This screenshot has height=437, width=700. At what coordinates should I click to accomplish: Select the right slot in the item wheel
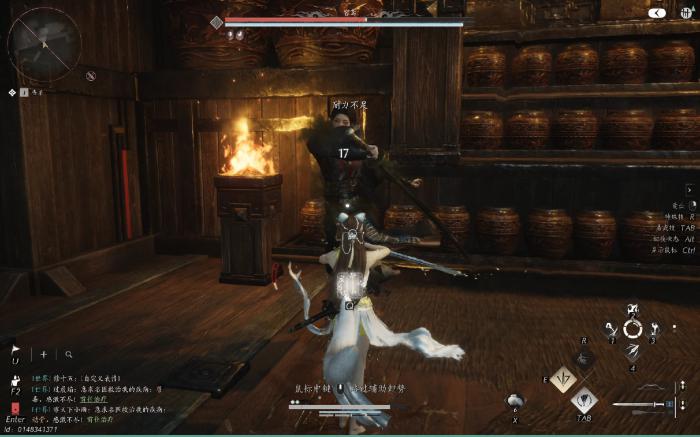tap(655, 329)
